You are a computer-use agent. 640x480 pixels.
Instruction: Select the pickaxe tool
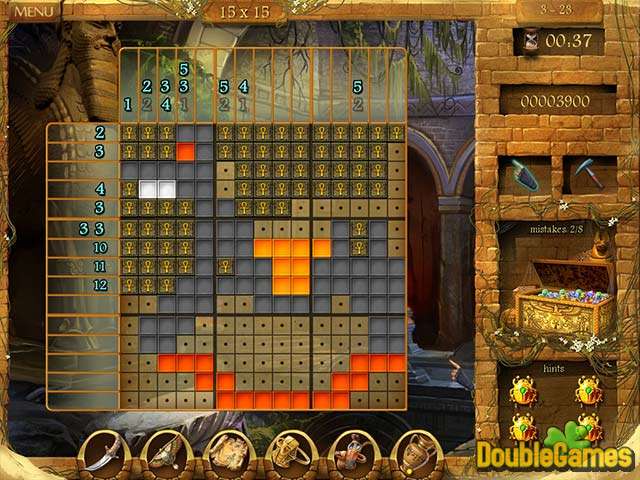click(x=588, y=173)
